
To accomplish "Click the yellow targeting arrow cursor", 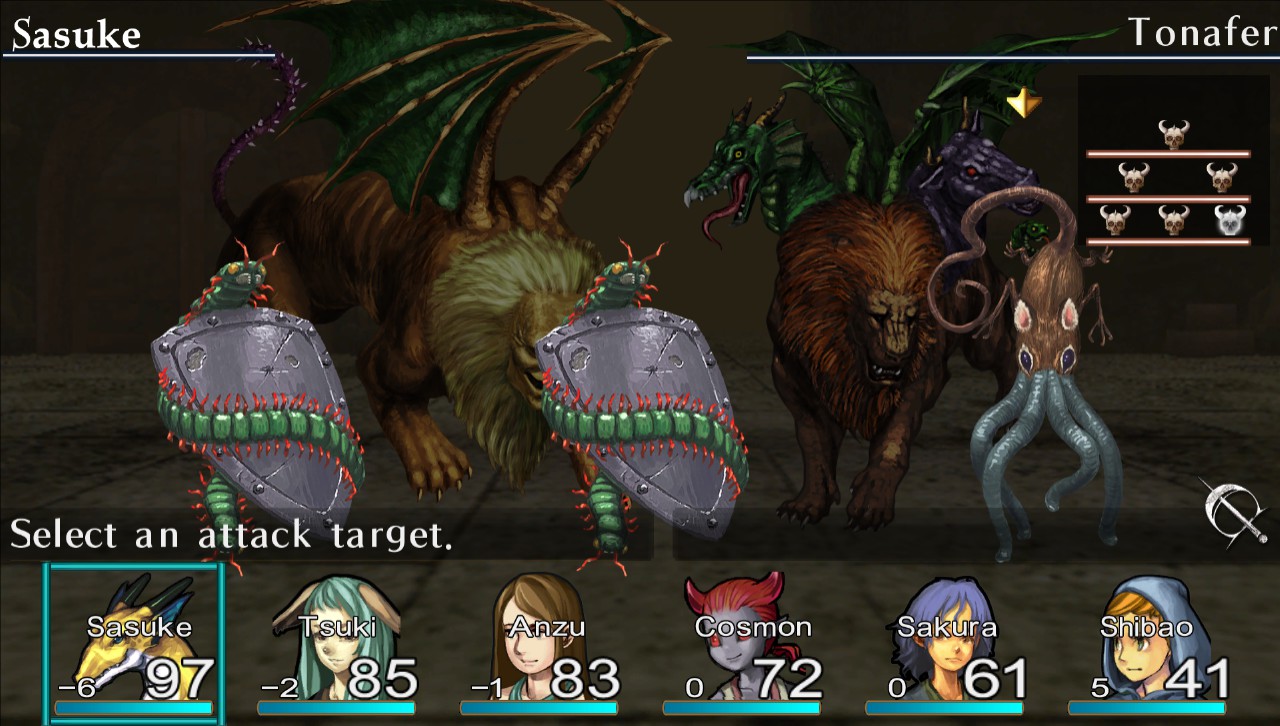I will pyautogui.click(x=1023, y=103).
